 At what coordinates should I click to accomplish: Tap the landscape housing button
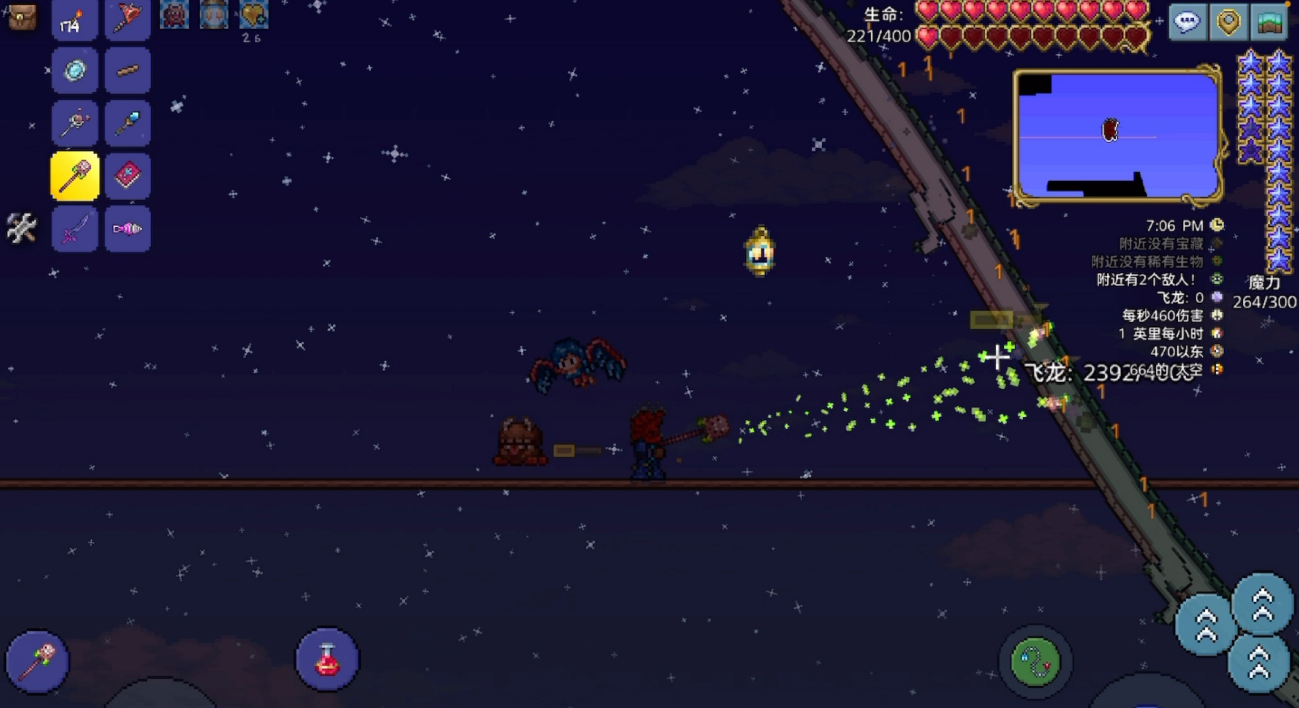click(1270, 22)
